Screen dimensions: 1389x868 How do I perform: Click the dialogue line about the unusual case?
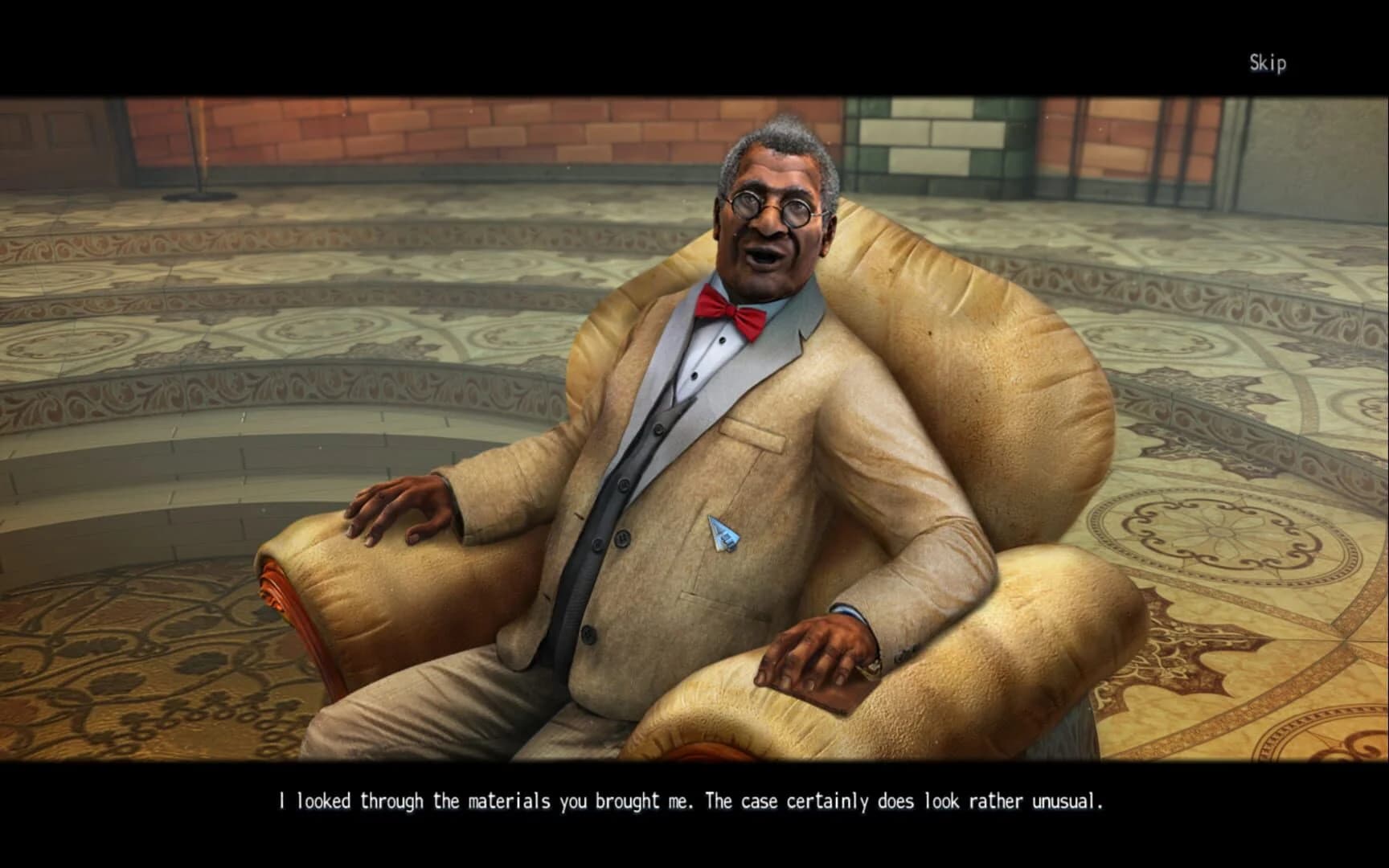(694, 800)
